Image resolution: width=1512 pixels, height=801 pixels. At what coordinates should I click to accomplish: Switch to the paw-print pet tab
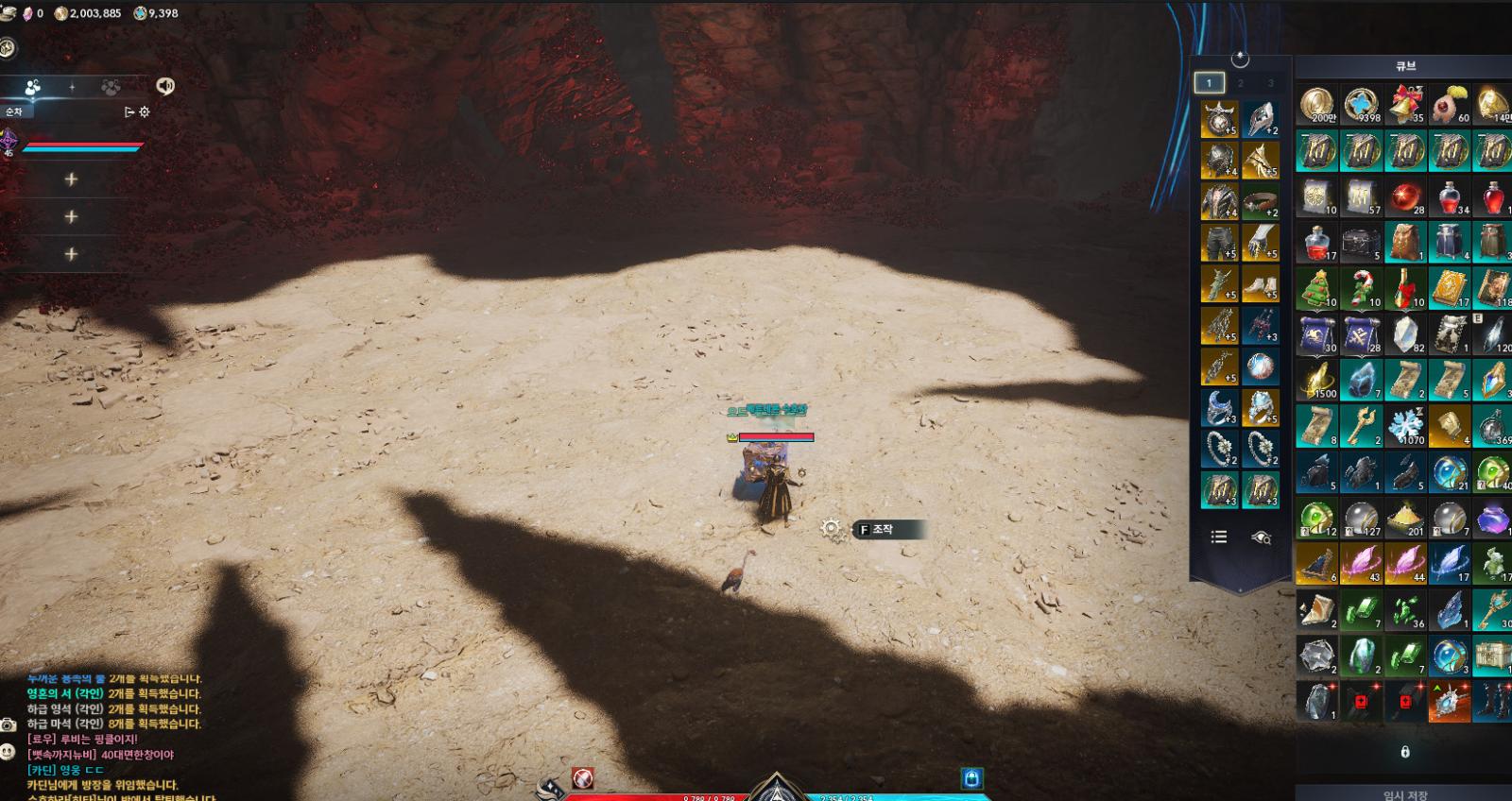coord(111,87)
